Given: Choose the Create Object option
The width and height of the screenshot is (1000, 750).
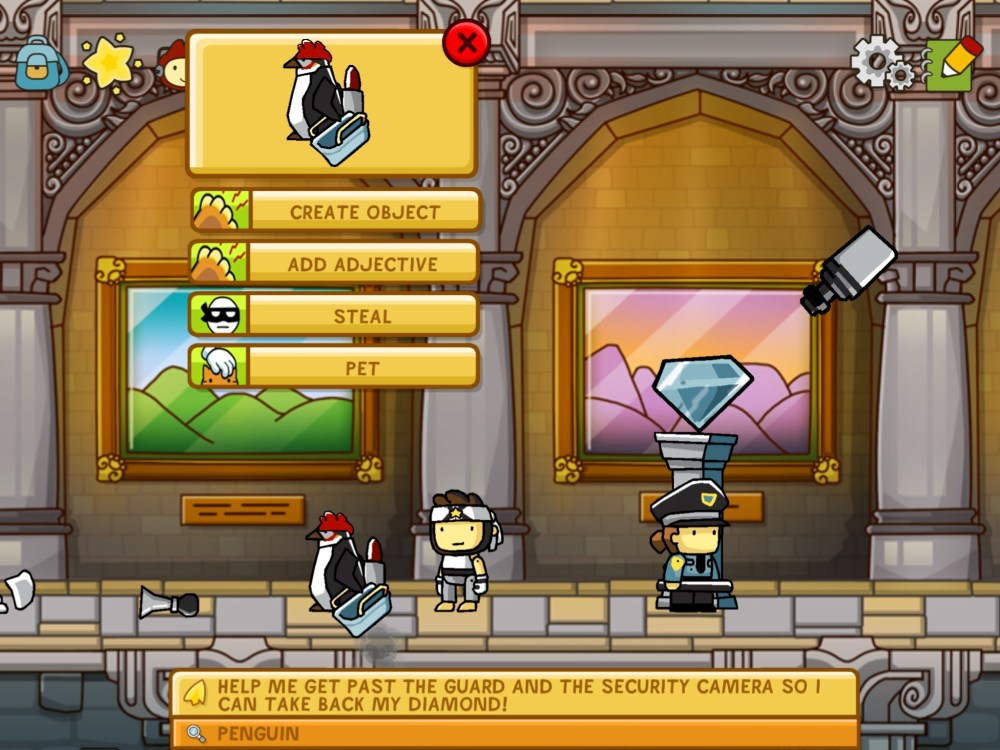Looking at the screenshot, I should 336,211.
